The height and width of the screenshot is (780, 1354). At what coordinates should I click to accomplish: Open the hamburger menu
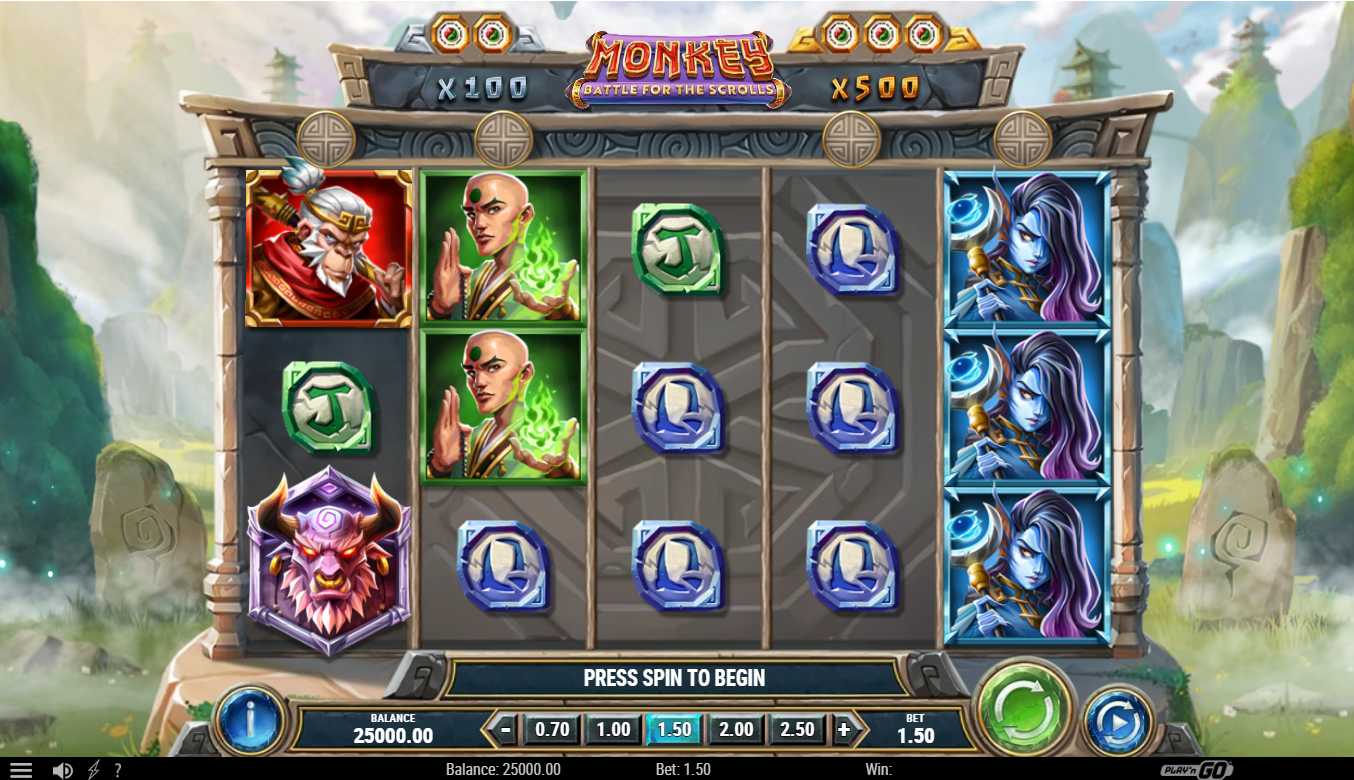(x=20, y=770)
